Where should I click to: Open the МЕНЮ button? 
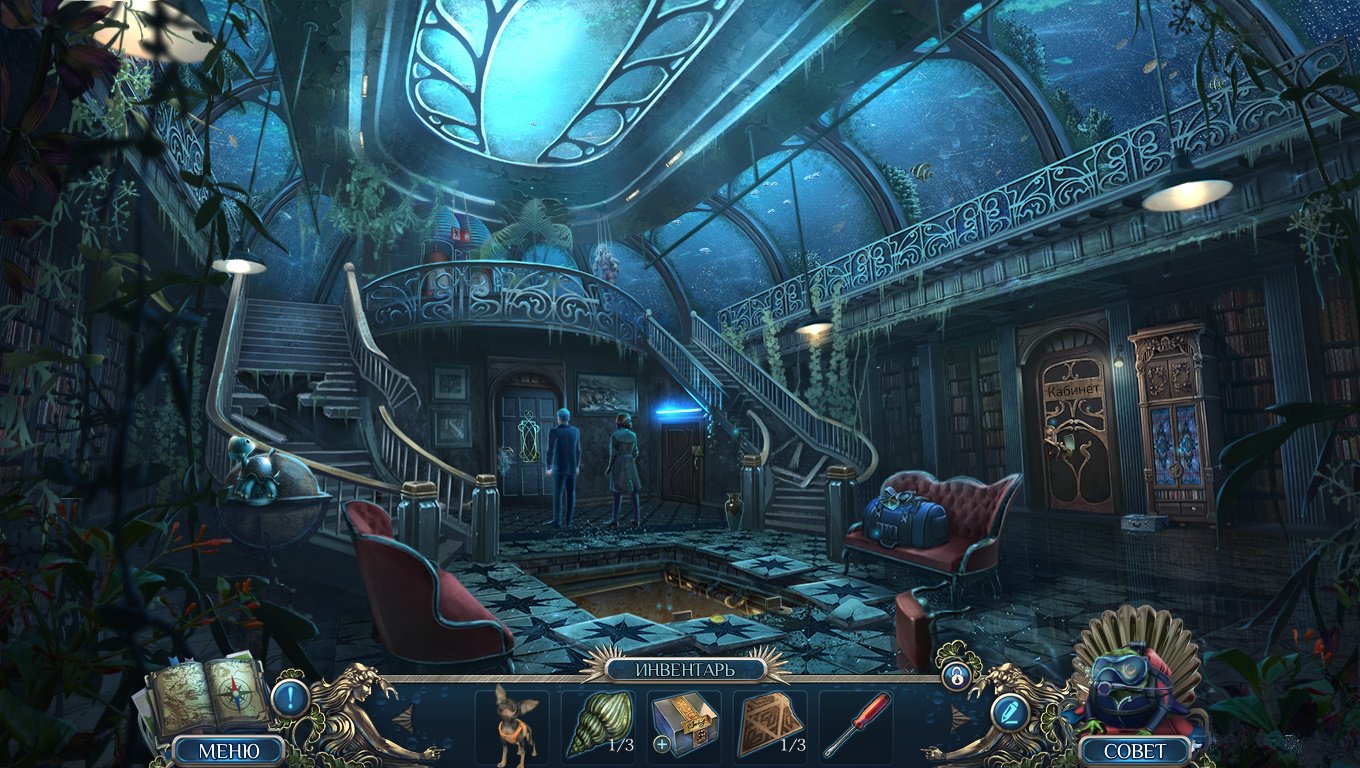coord(229,750)
